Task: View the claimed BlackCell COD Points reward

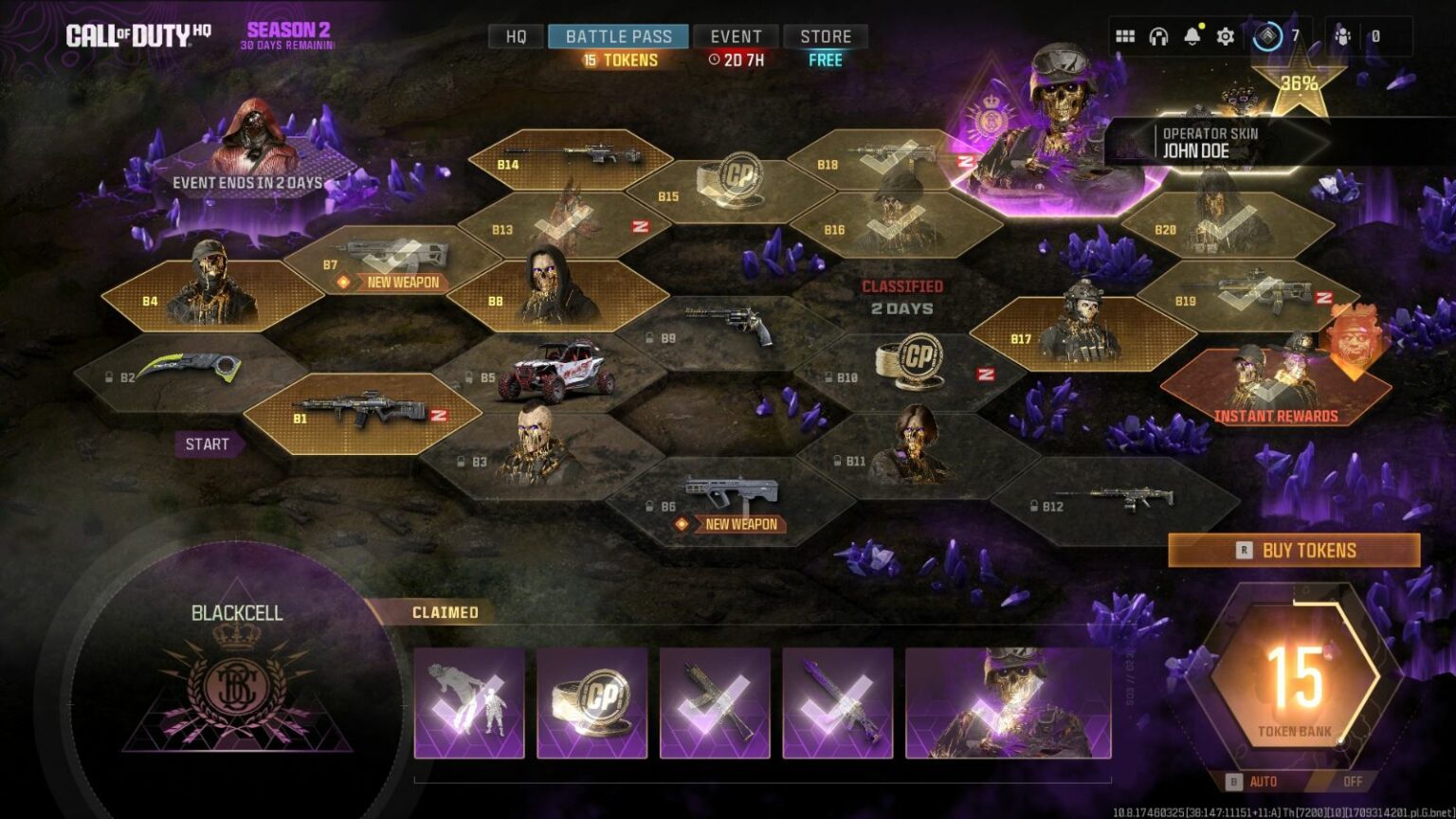Action: (591, 702)
